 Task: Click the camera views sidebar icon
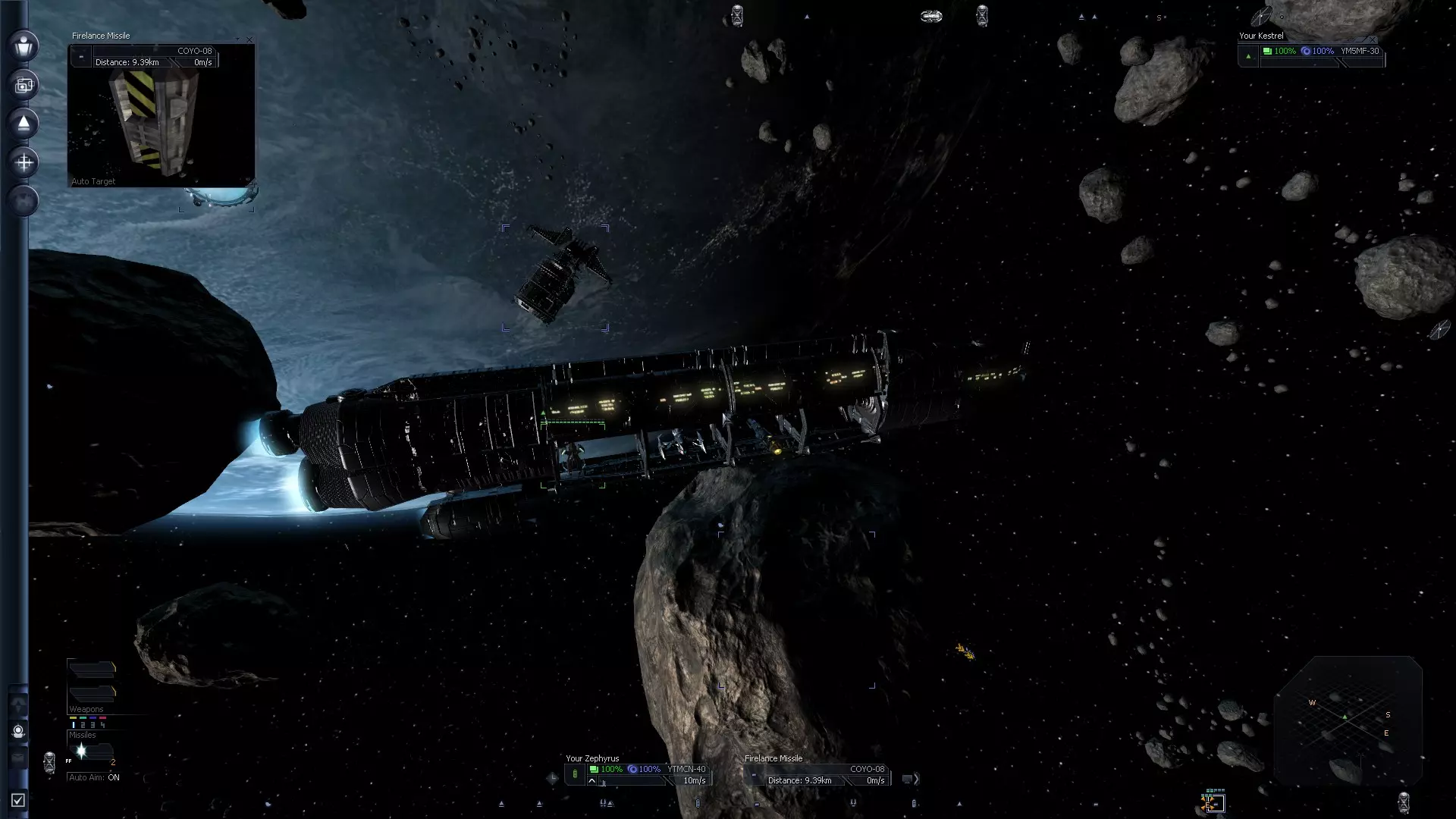24,85
